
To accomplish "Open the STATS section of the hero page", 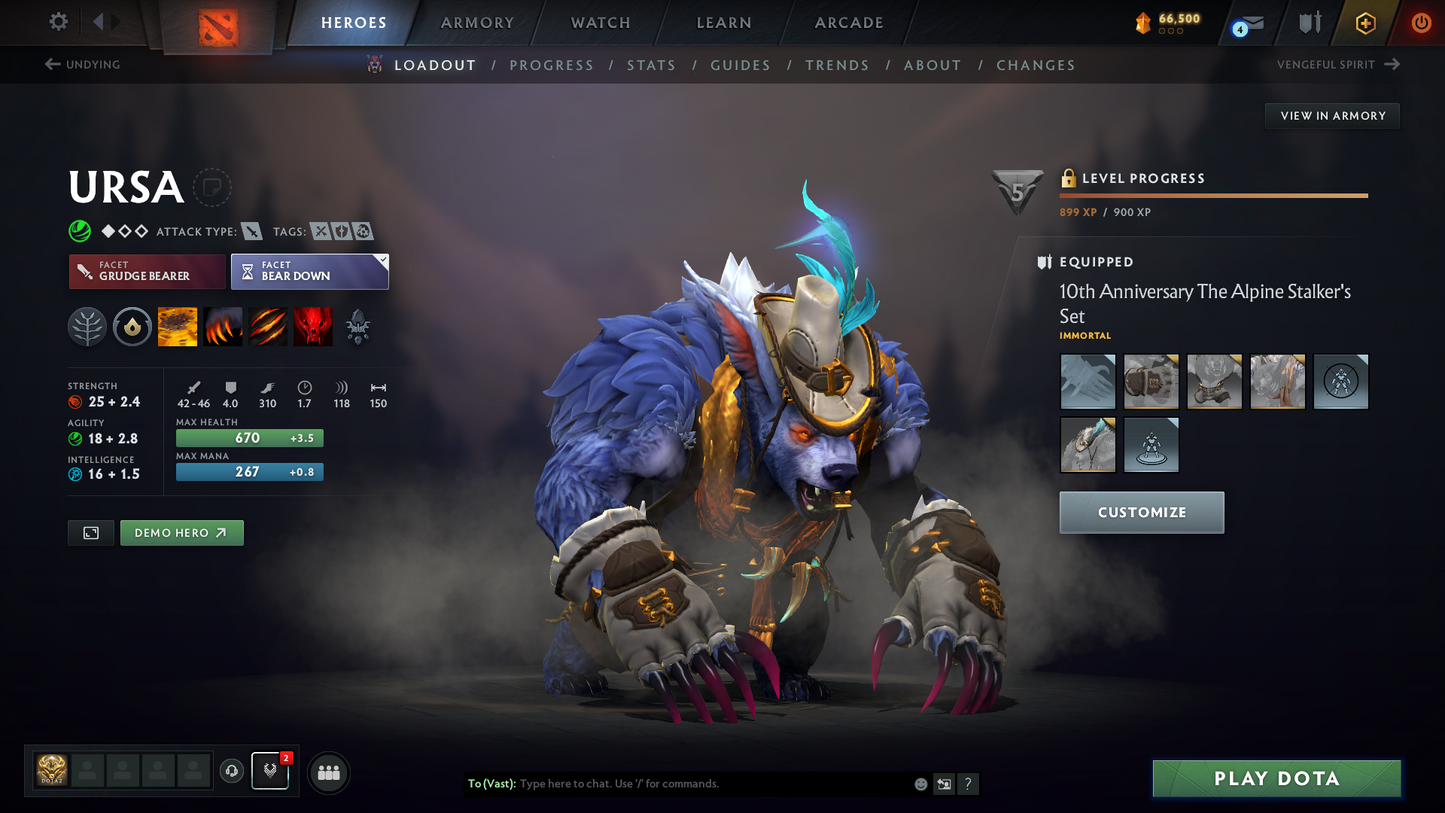I will (x=651, y=65).
